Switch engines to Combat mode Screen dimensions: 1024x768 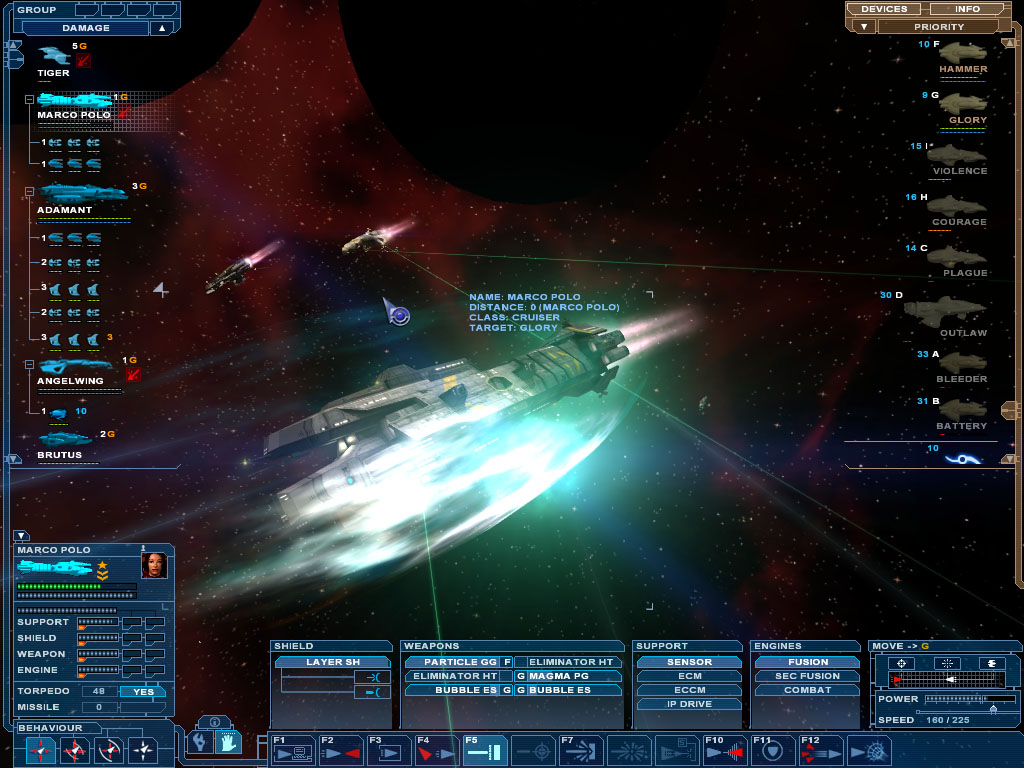(807, 690)
